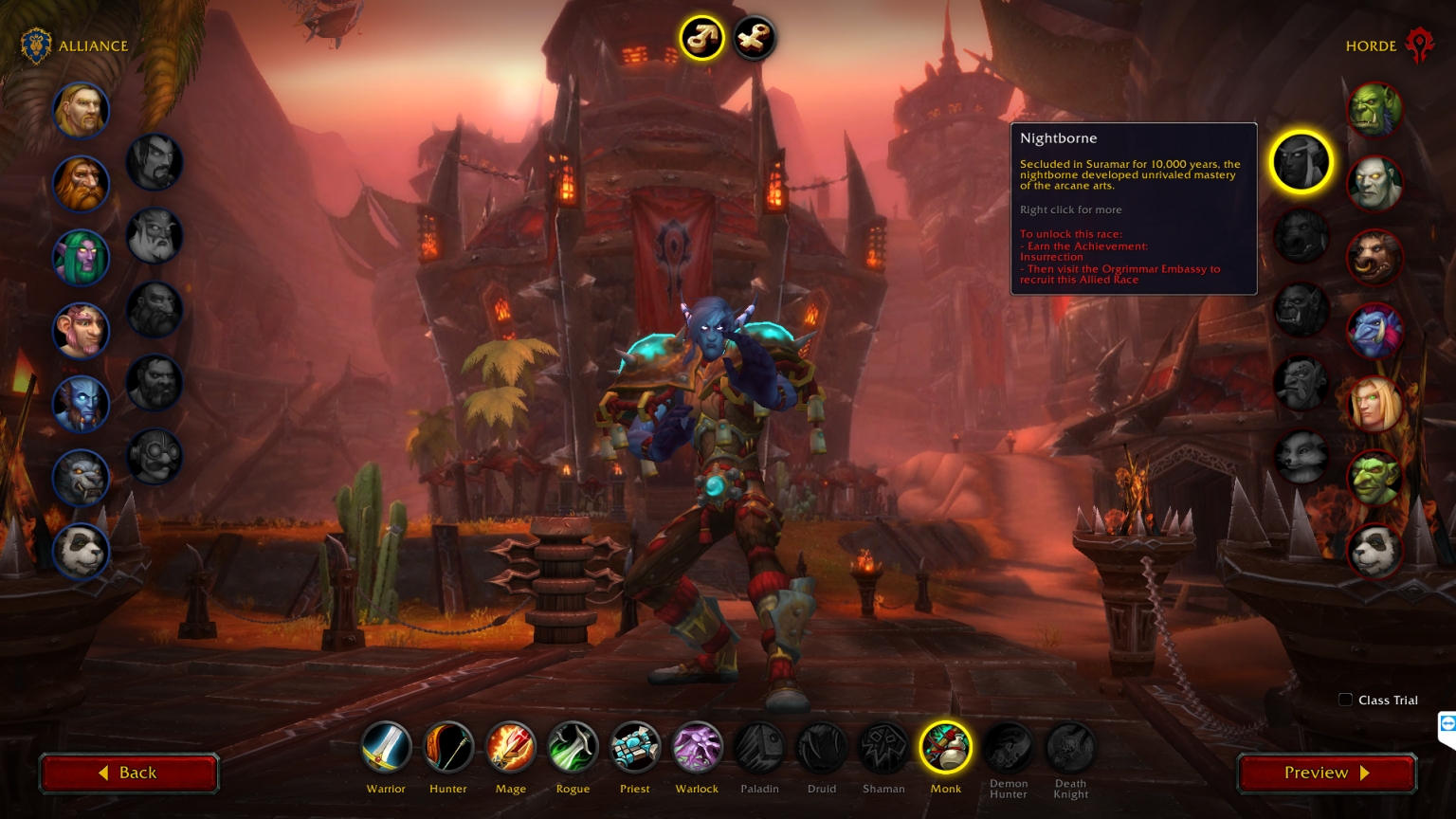Viewport: 1456px width, 819px height.
Task: Select the Gnome race portrait
Action: (81, 331)
